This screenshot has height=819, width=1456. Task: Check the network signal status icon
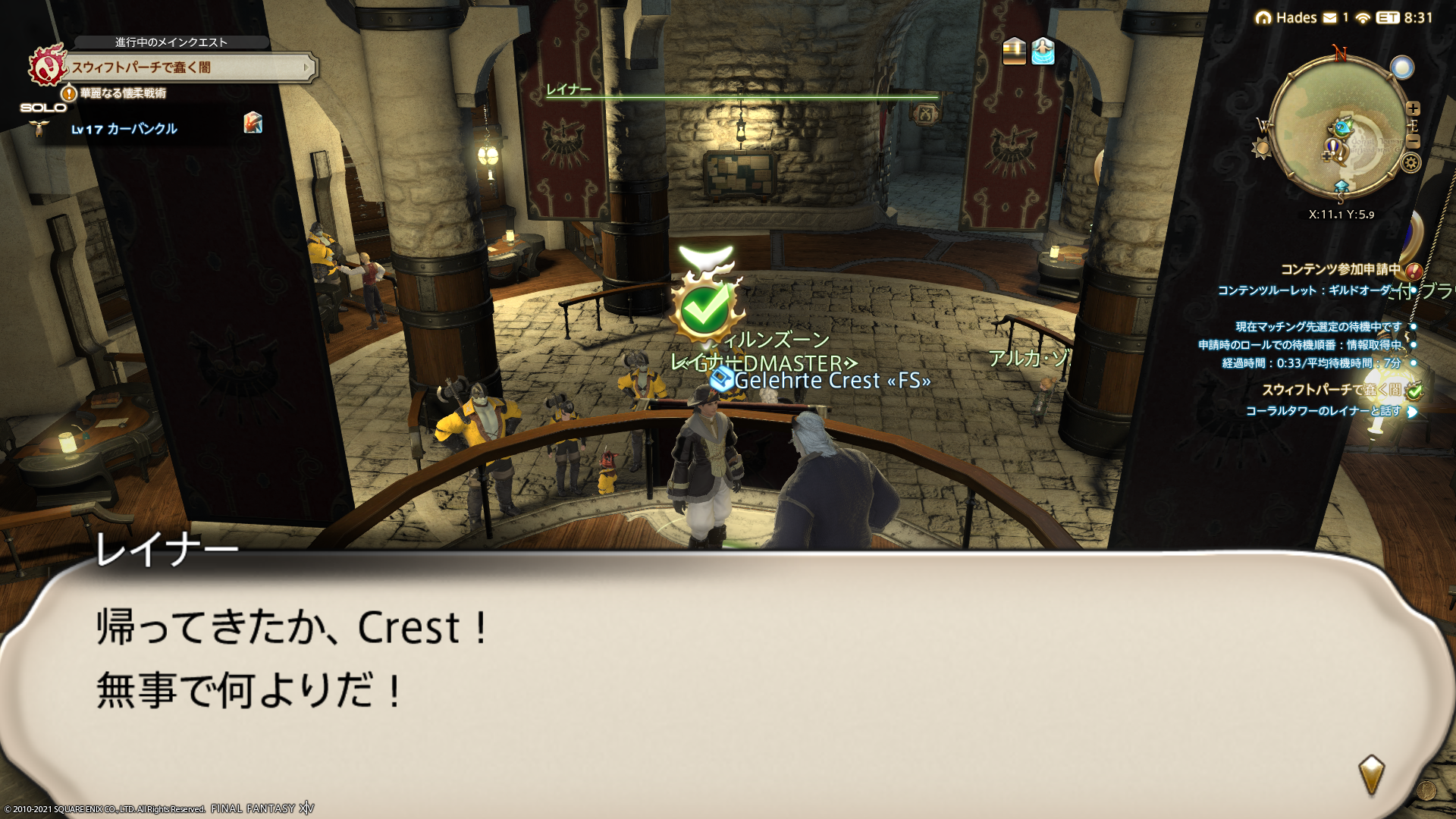point(1363,17)
